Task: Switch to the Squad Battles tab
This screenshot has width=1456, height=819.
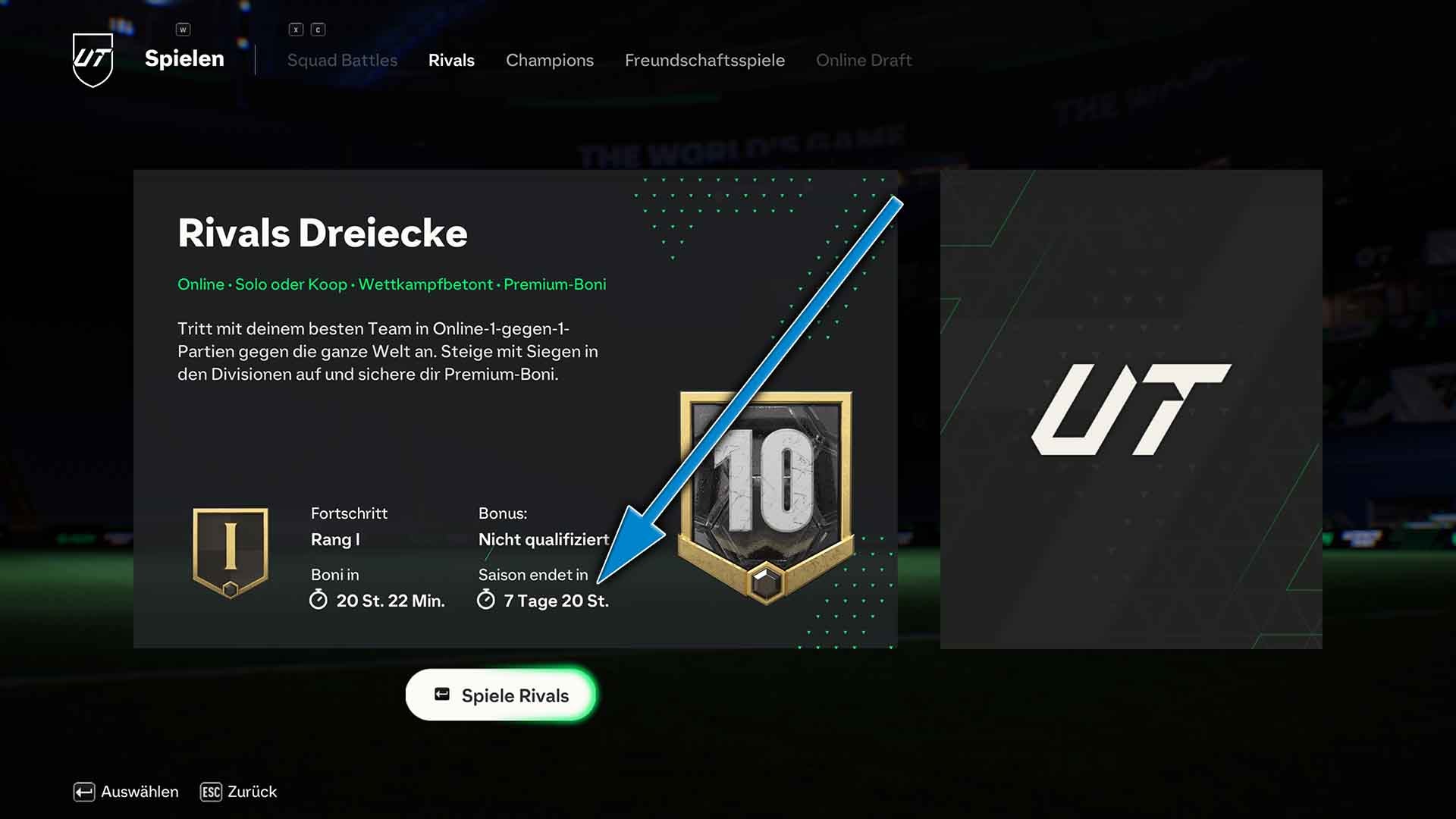Action: click(342, 61)
